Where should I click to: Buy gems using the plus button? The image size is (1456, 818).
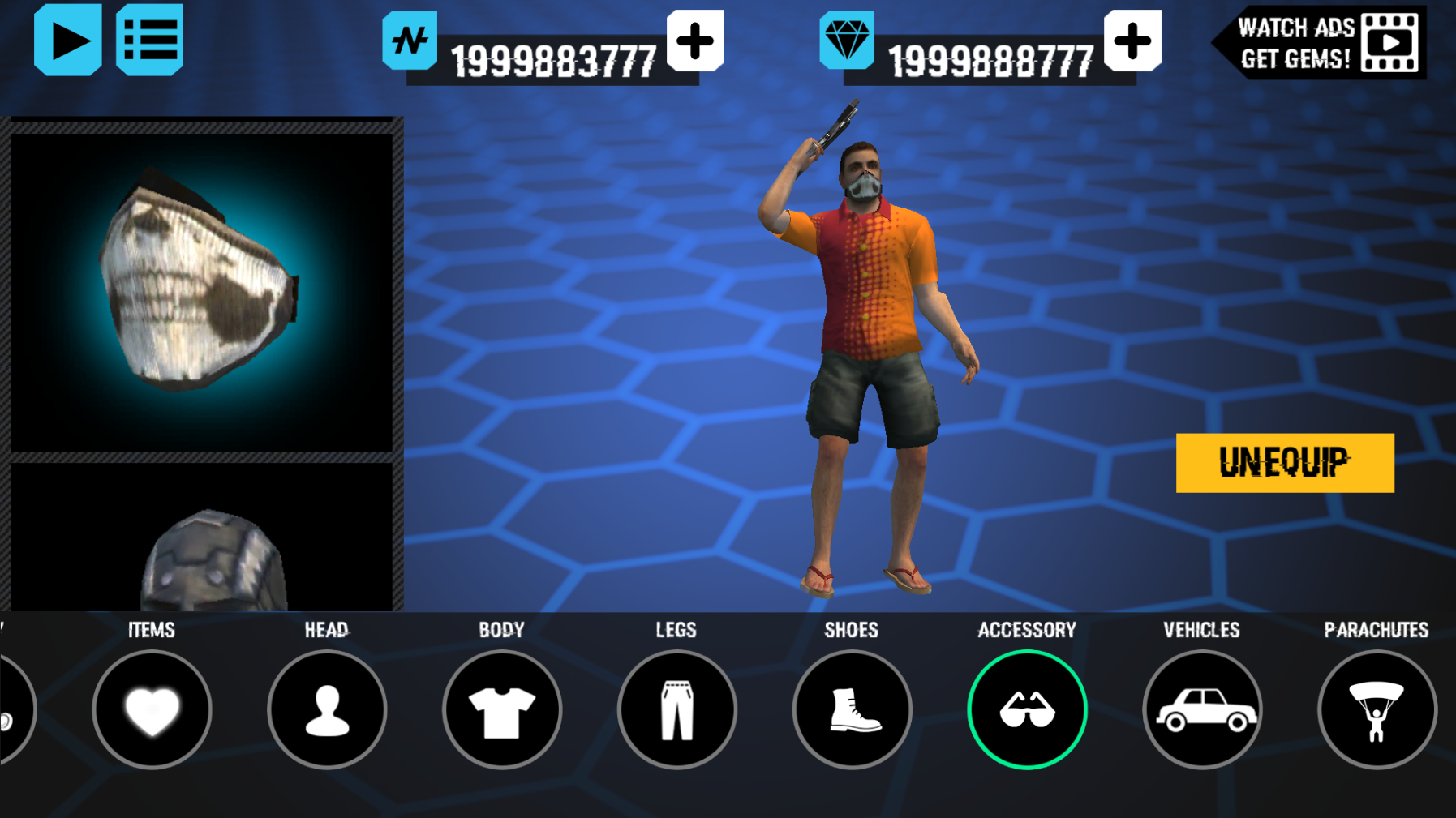(x=1132, y=41)
